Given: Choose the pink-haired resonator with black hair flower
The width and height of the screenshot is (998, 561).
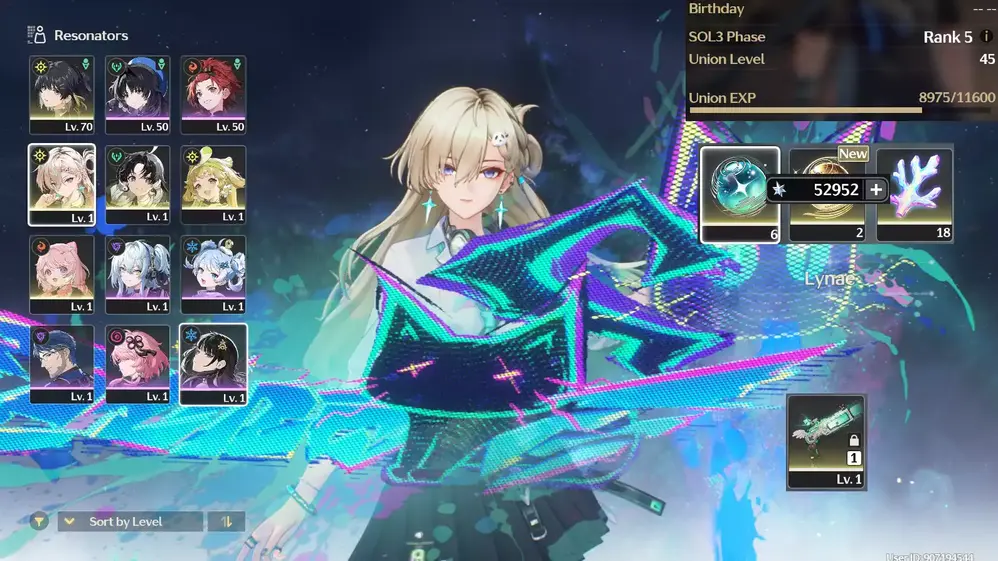Looking at the screenshot, I should [138, 365].
